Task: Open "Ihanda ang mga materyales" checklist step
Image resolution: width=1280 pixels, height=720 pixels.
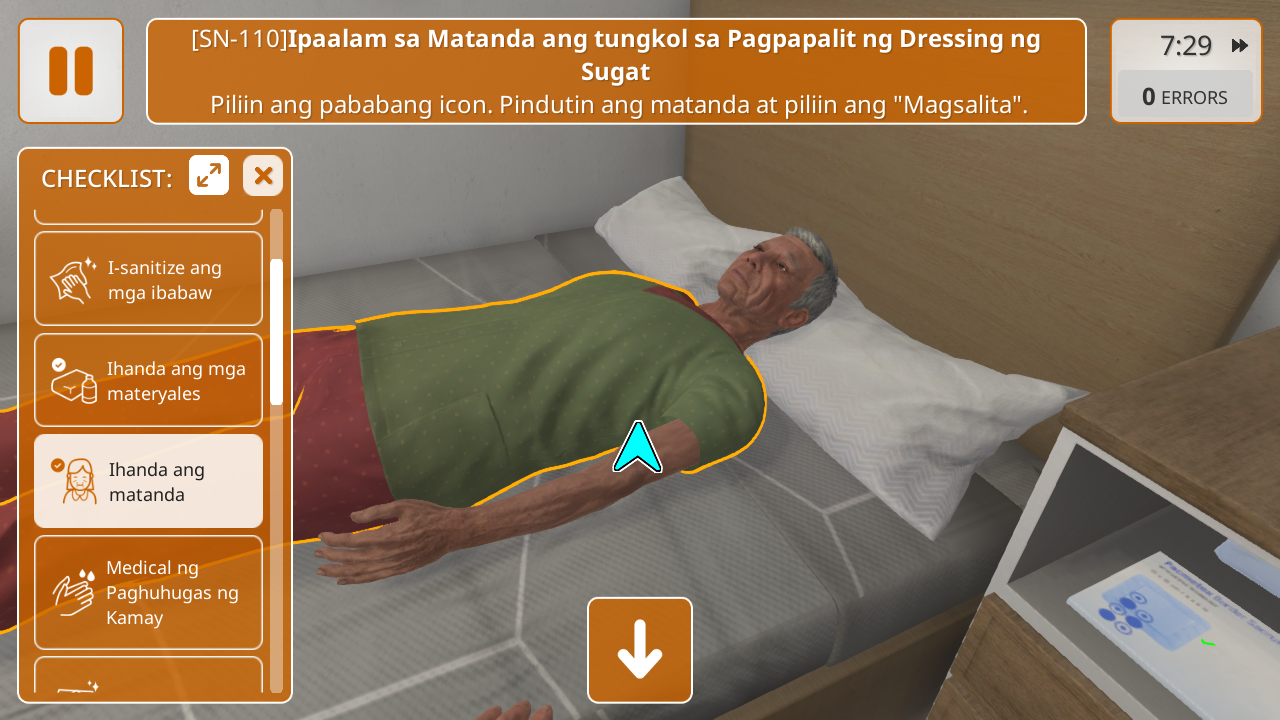Action: [x=148, y=381]
